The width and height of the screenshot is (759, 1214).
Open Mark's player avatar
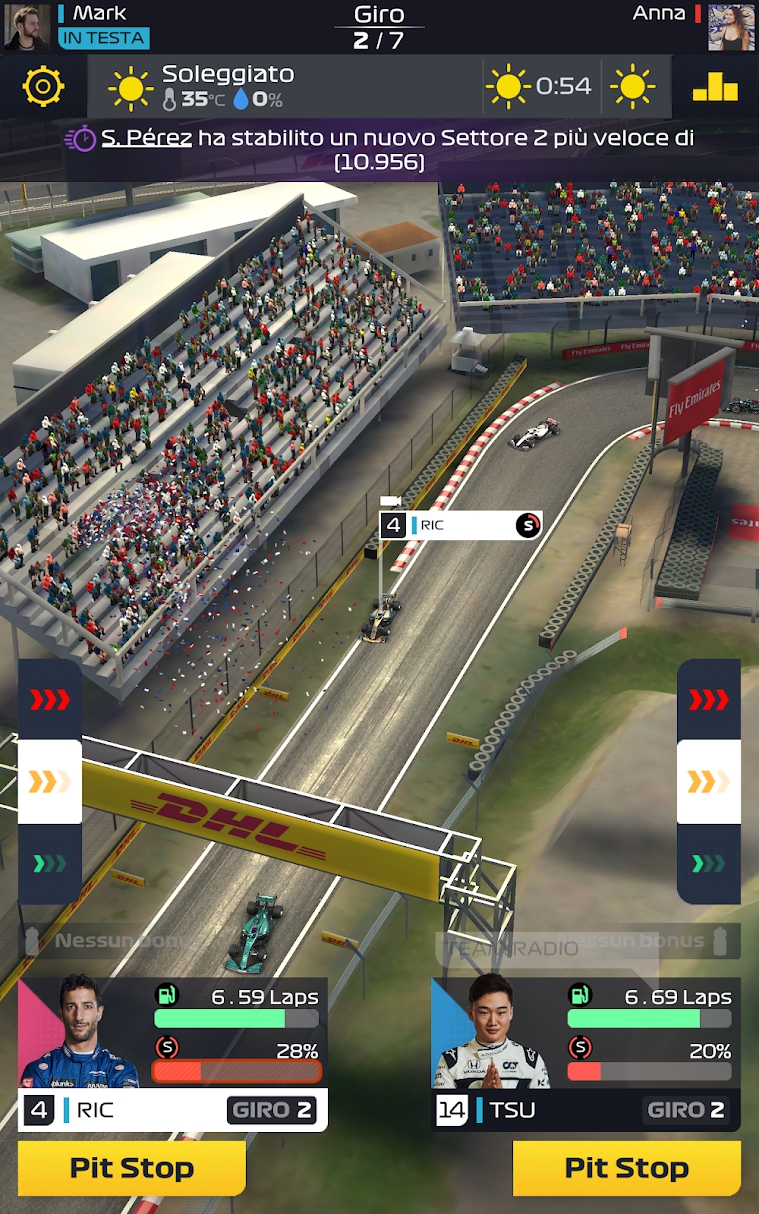(x=26, y=26)
